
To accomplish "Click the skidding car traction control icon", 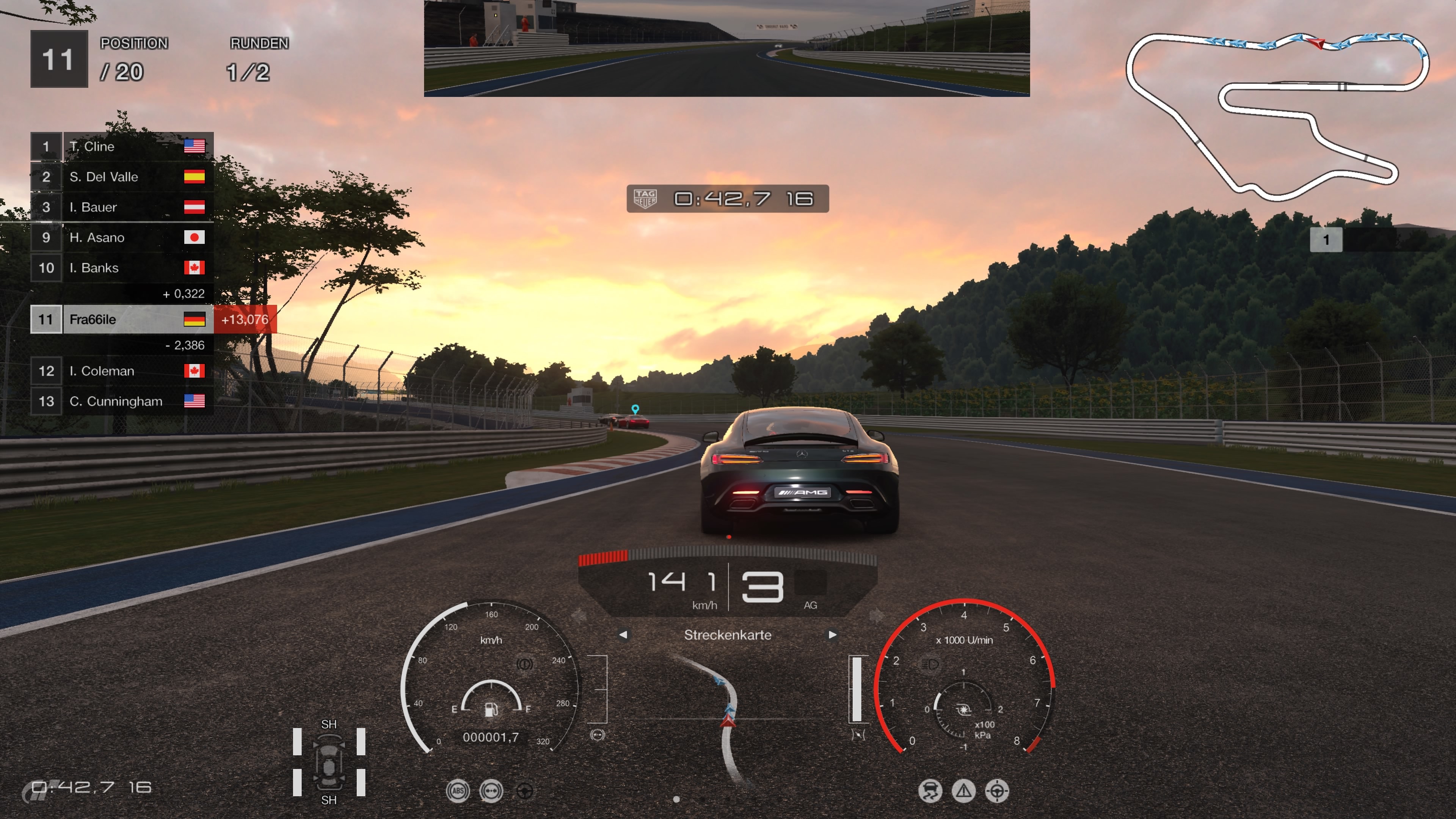I will 930,791.
